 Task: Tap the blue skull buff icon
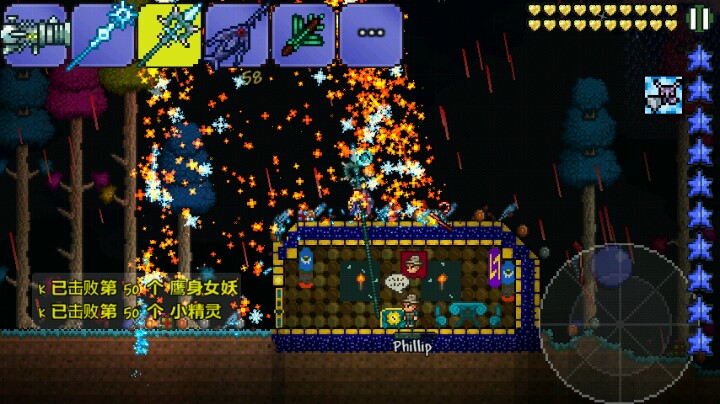point(661,93)
